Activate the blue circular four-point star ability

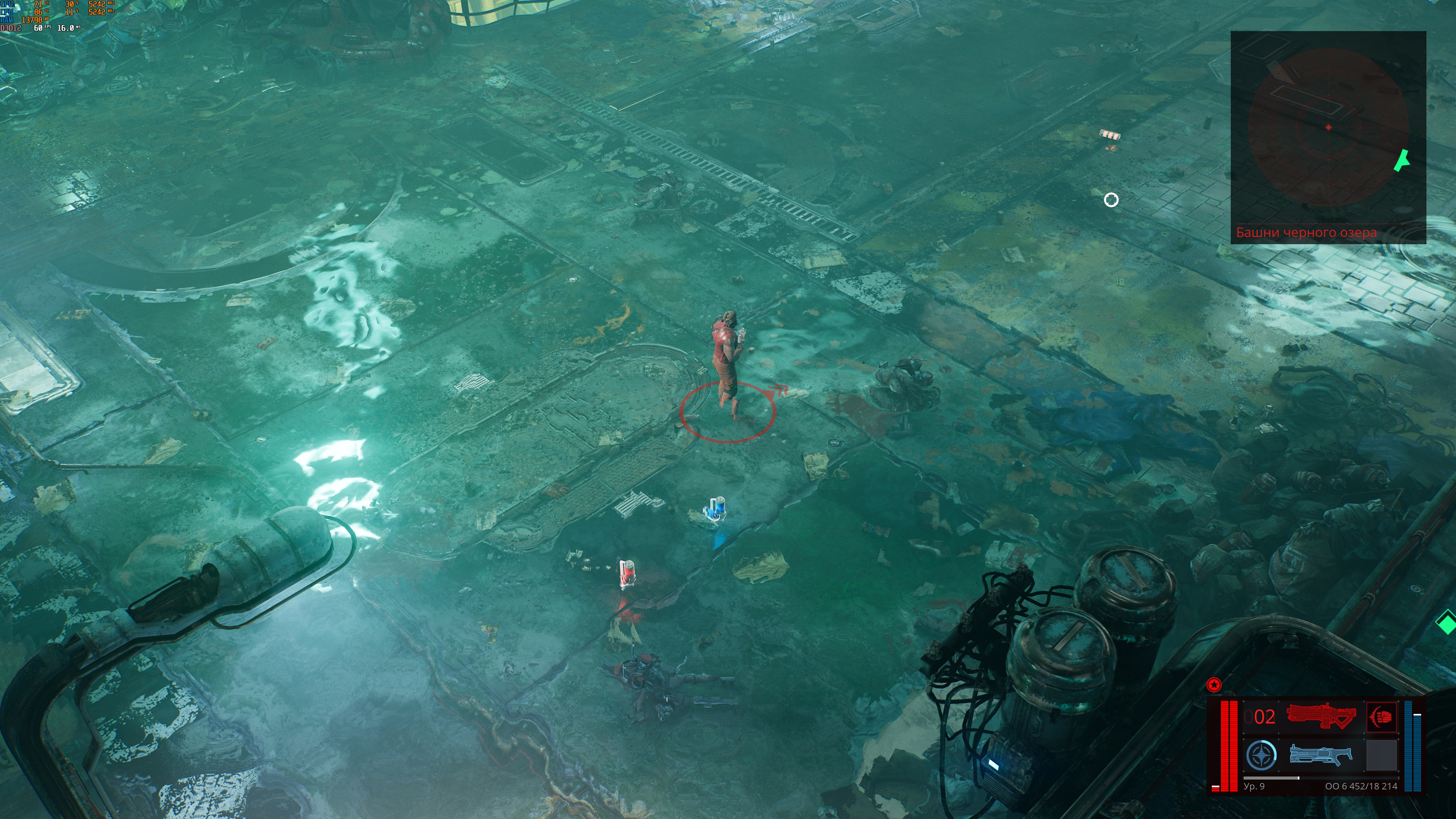coord(1261,755)
